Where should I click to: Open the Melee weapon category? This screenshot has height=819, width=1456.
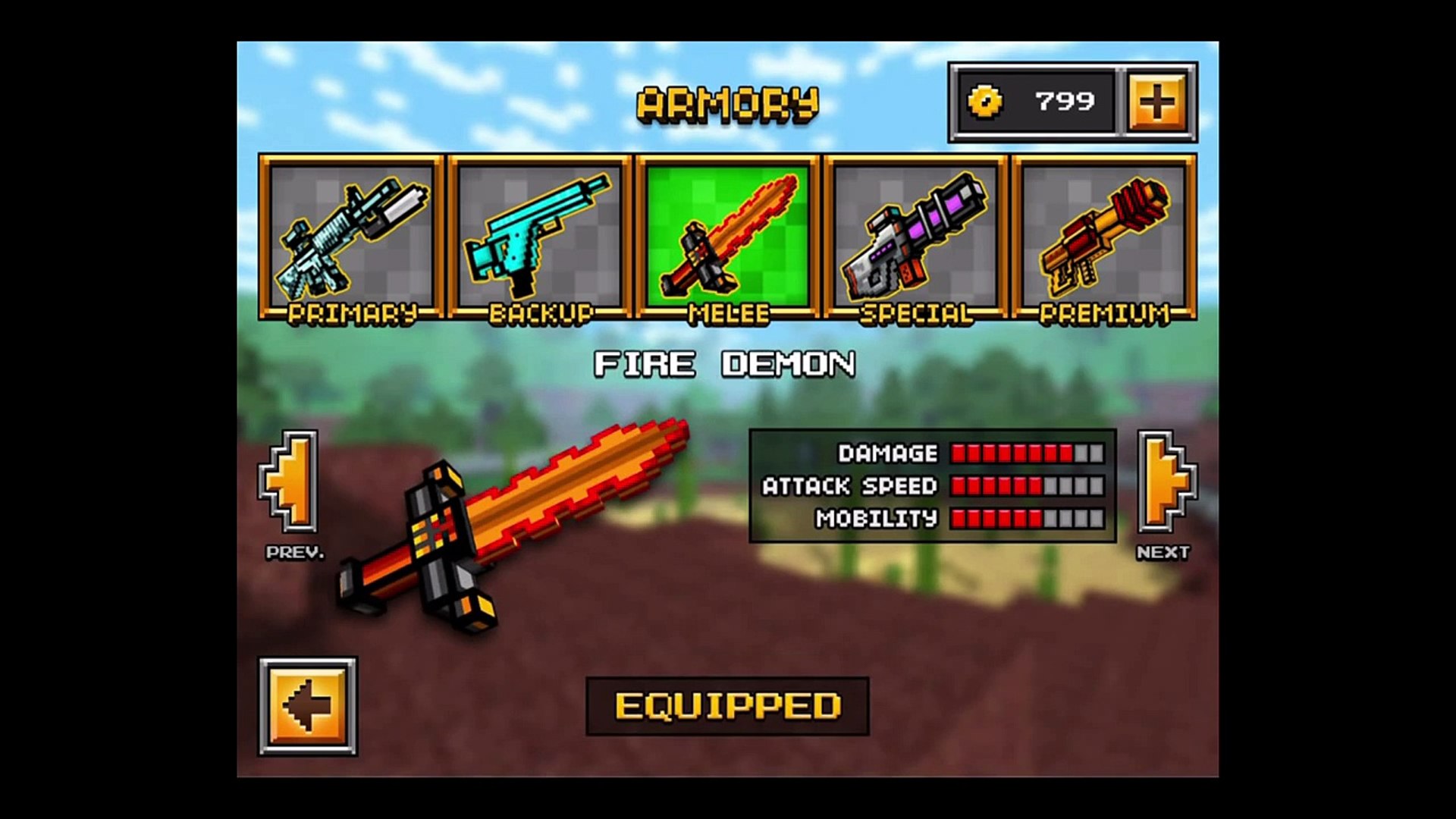727,237
